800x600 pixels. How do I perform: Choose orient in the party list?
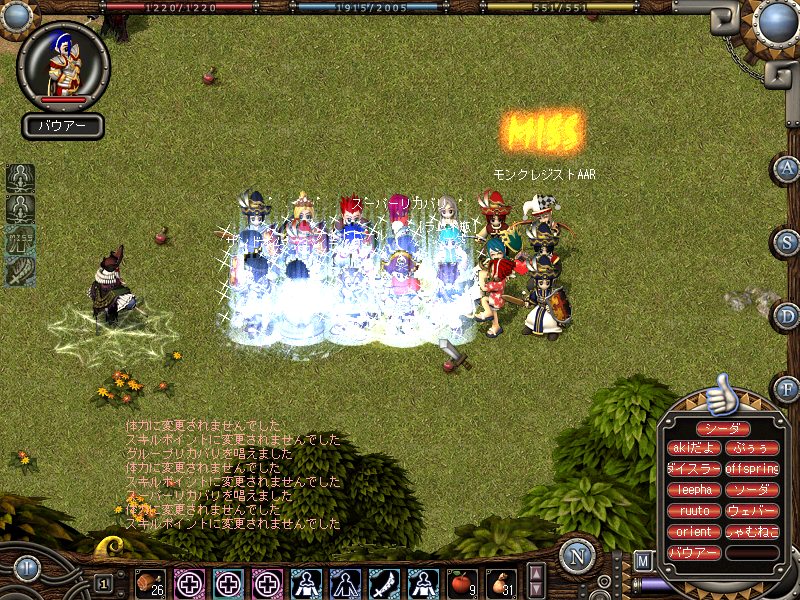[693, 532]
